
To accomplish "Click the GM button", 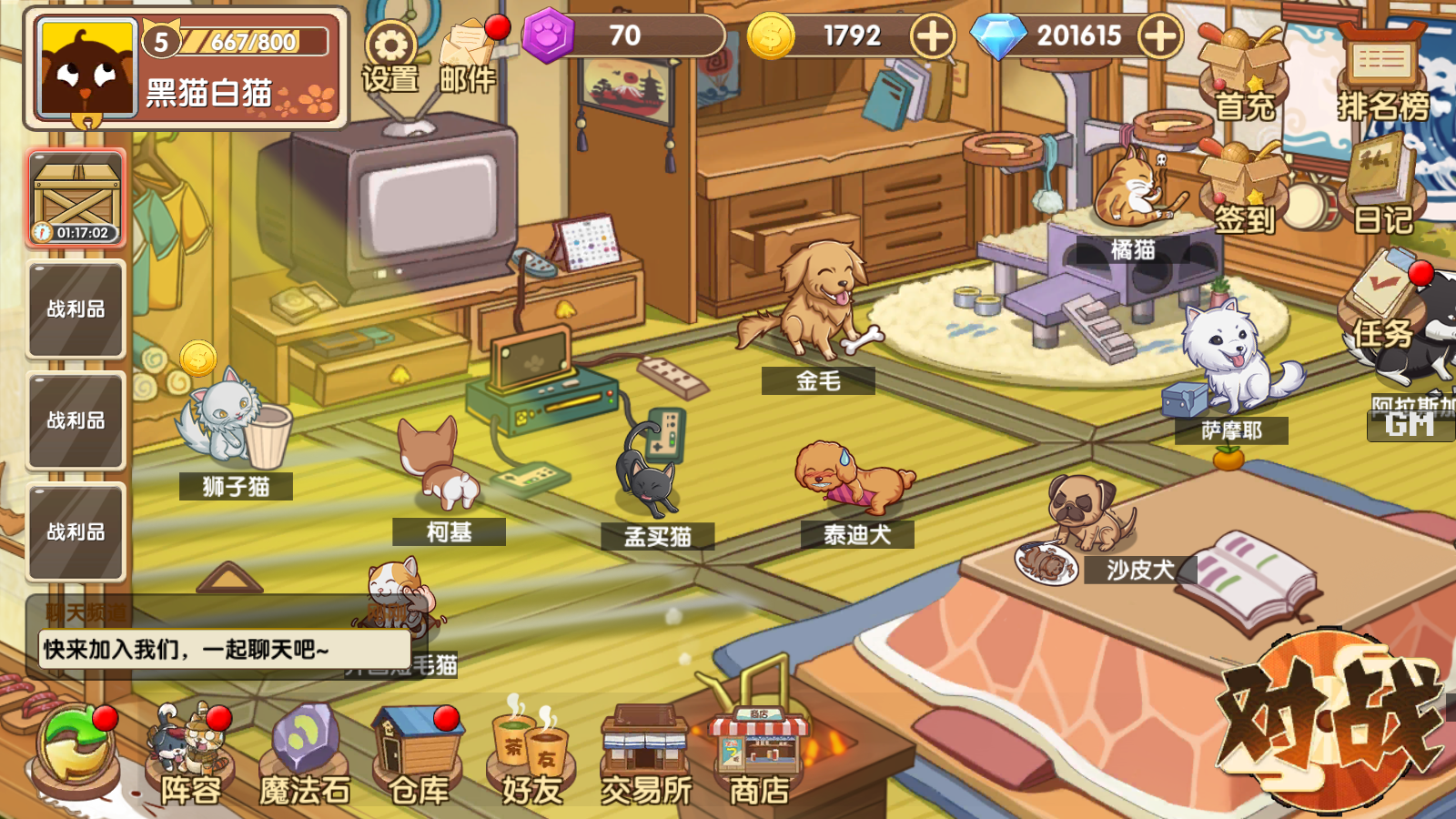I will pos(1410,424).
